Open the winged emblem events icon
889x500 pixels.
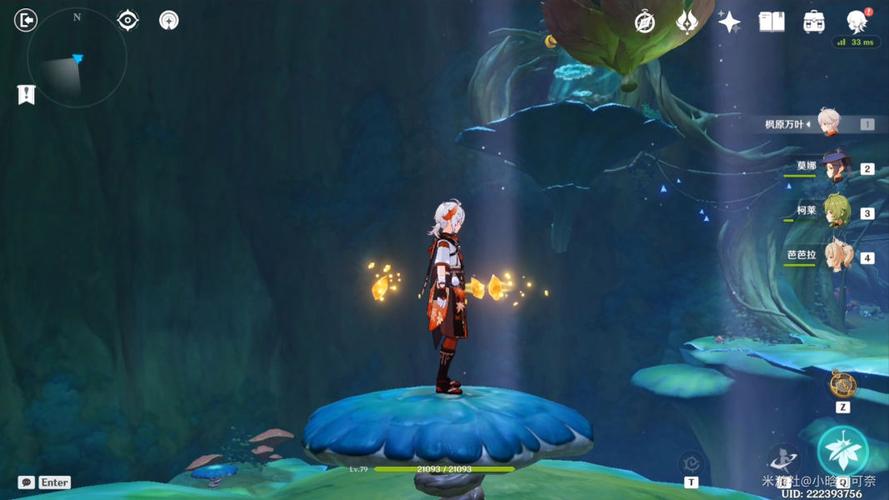click(x=687, y=21)
